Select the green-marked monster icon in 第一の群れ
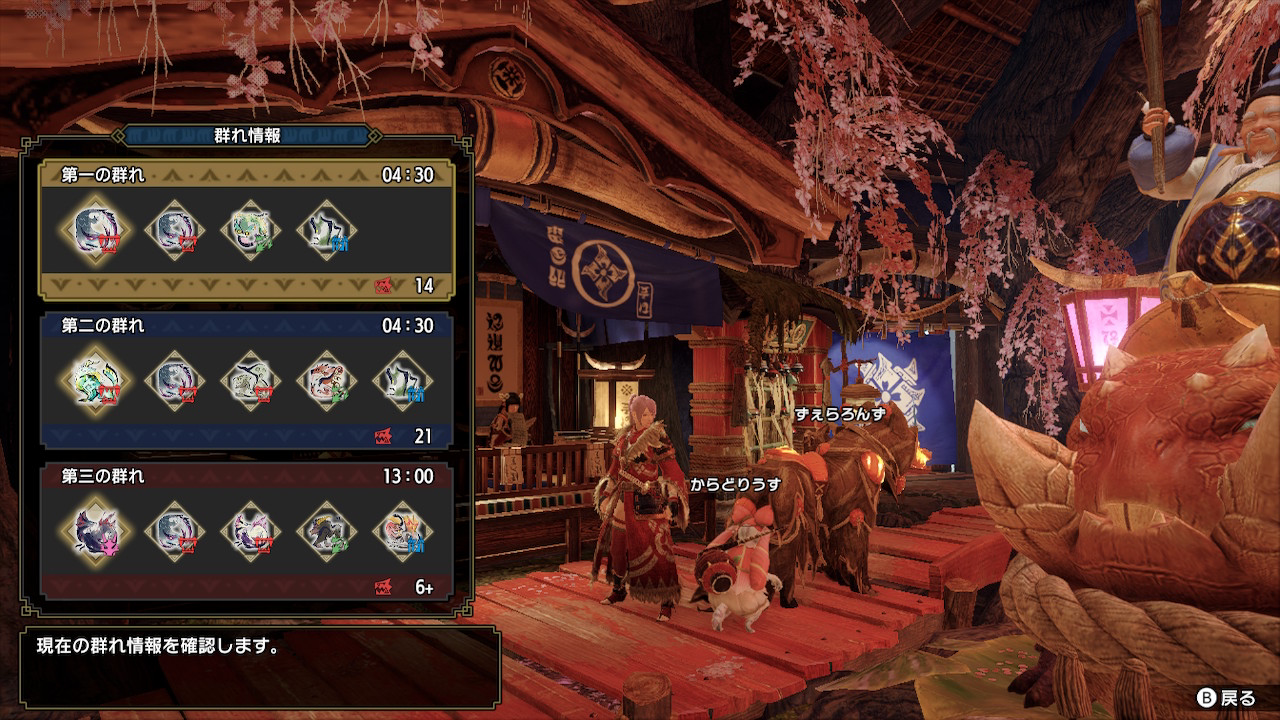 (x=250, y=231)
